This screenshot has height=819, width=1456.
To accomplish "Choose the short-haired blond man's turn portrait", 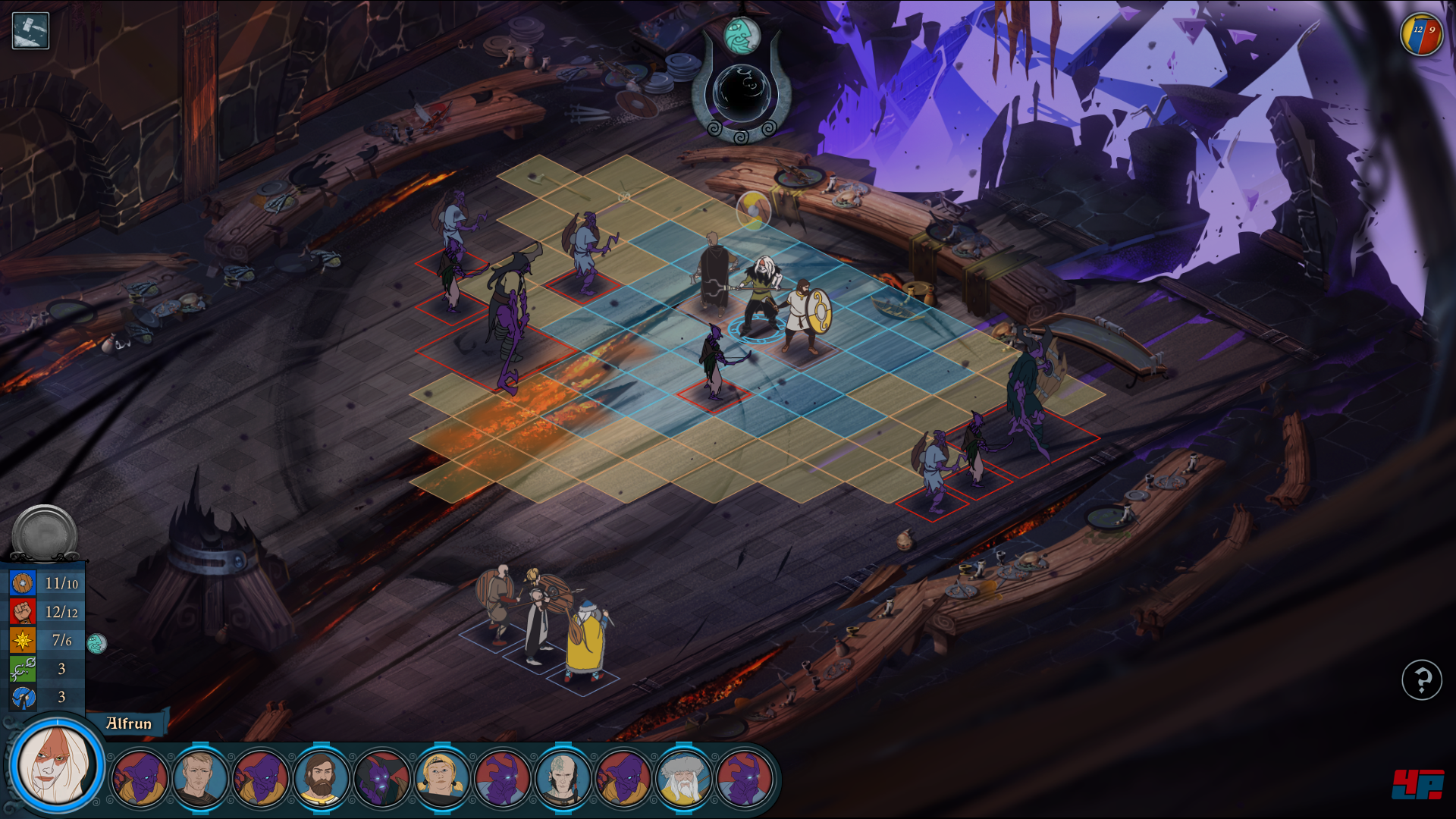I will click(200, 778).
